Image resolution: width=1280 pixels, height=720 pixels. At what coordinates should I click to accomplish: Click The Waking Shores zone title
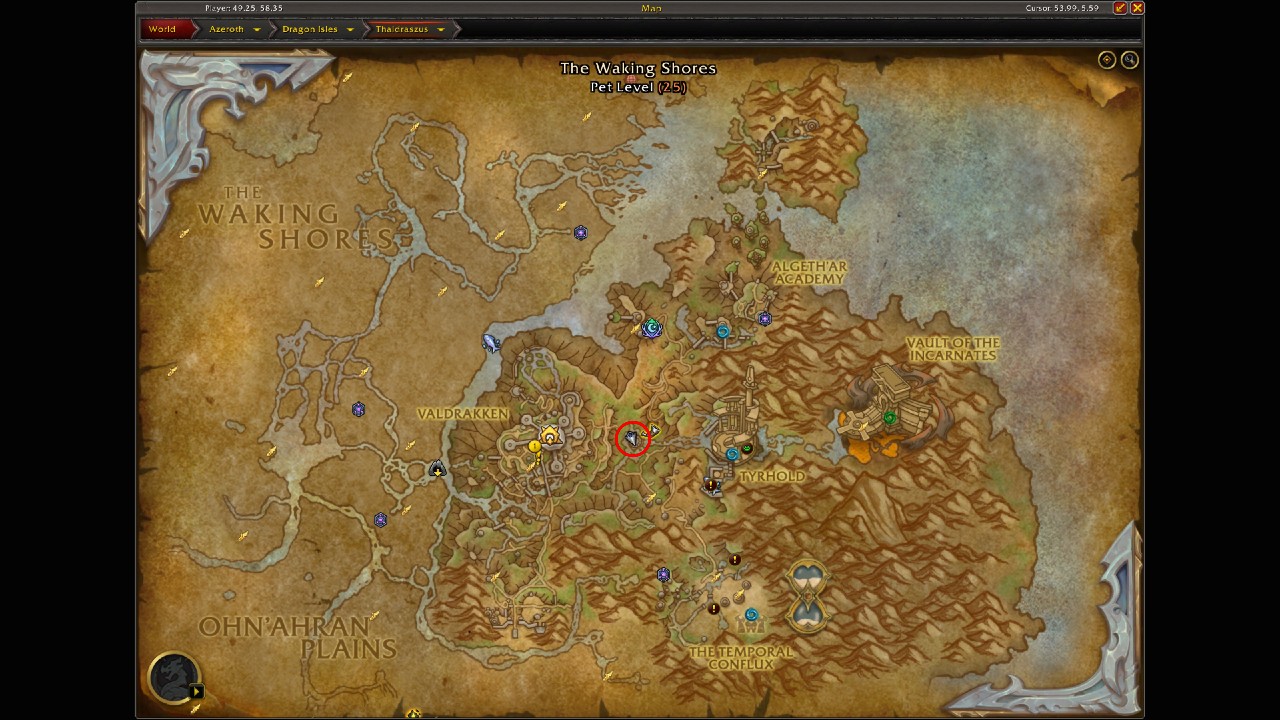click(639, 68)
